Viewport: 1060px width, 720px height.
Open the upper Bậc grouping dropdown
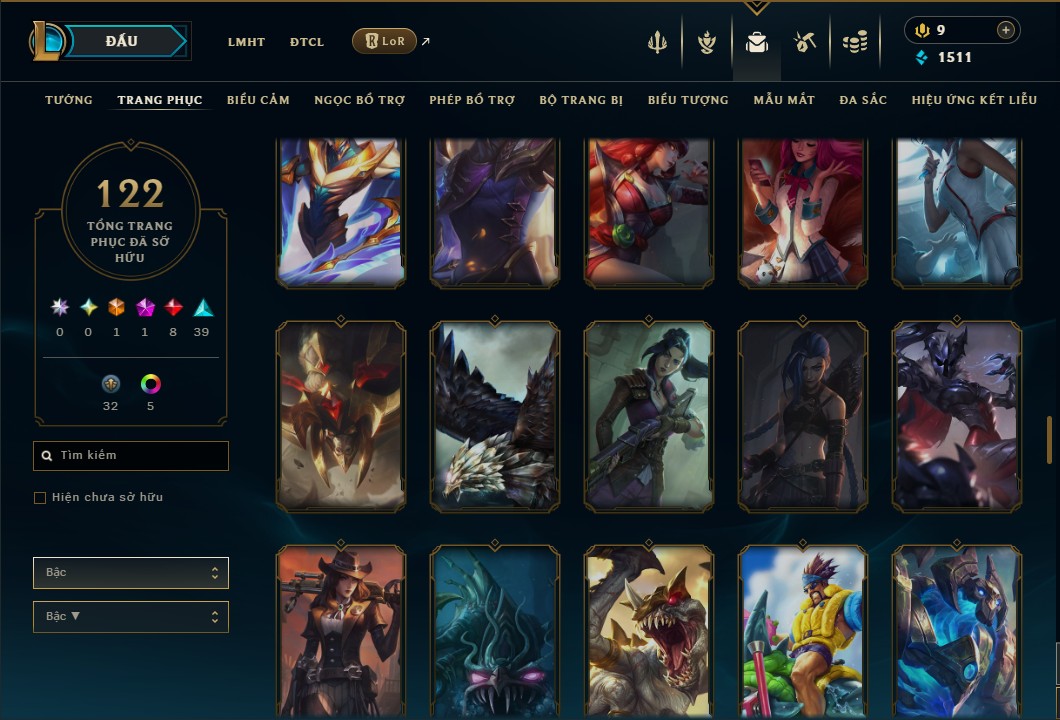coord(131,573)
